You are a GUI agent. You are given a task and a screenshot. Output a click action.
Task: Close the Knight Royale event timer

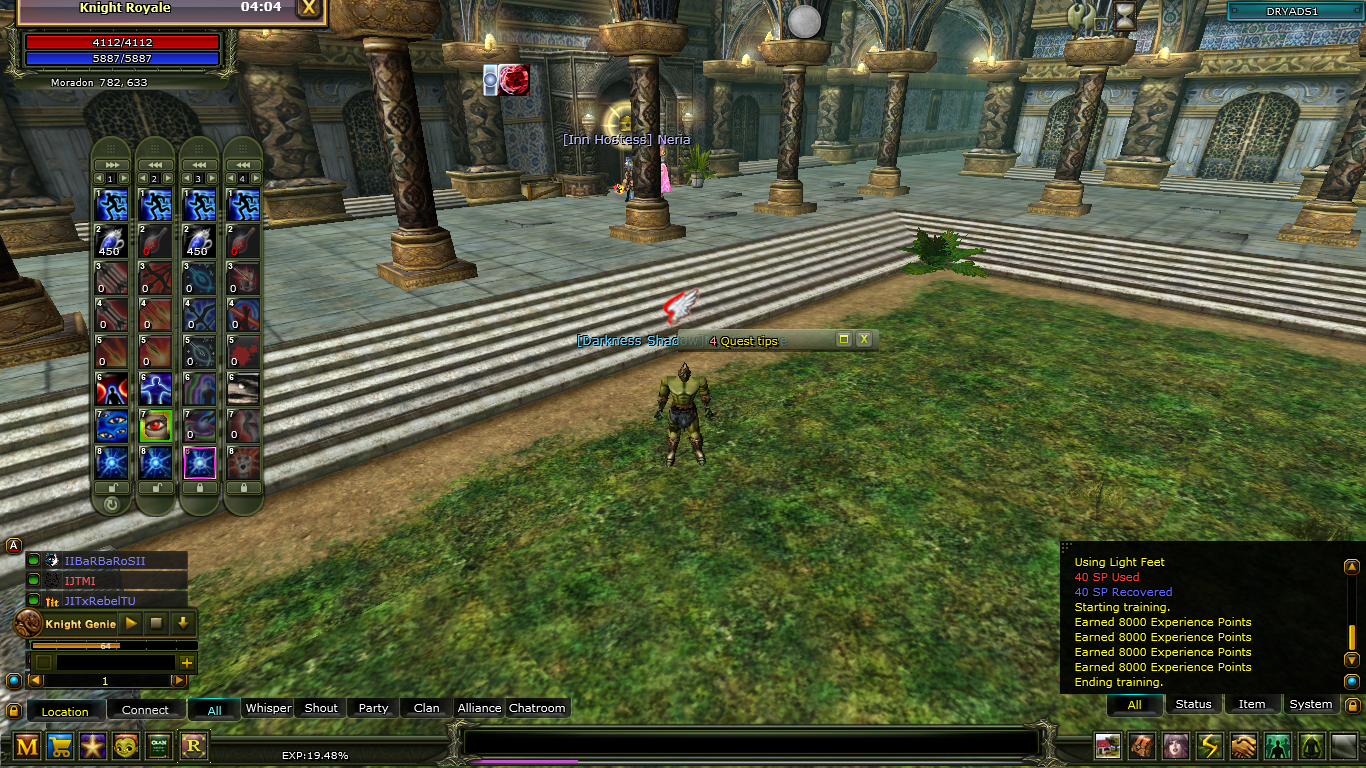309,8
